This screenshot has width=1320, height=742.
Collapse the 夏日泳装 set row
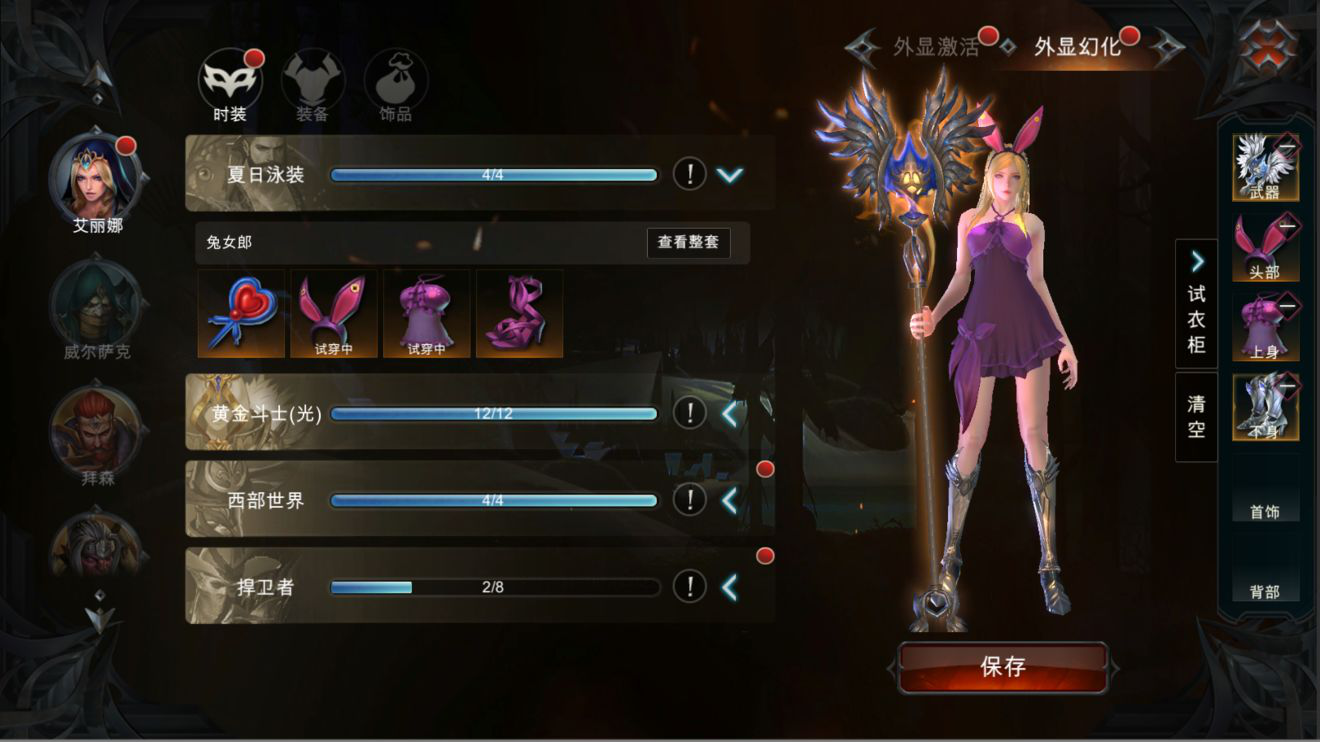pos(730,175)
